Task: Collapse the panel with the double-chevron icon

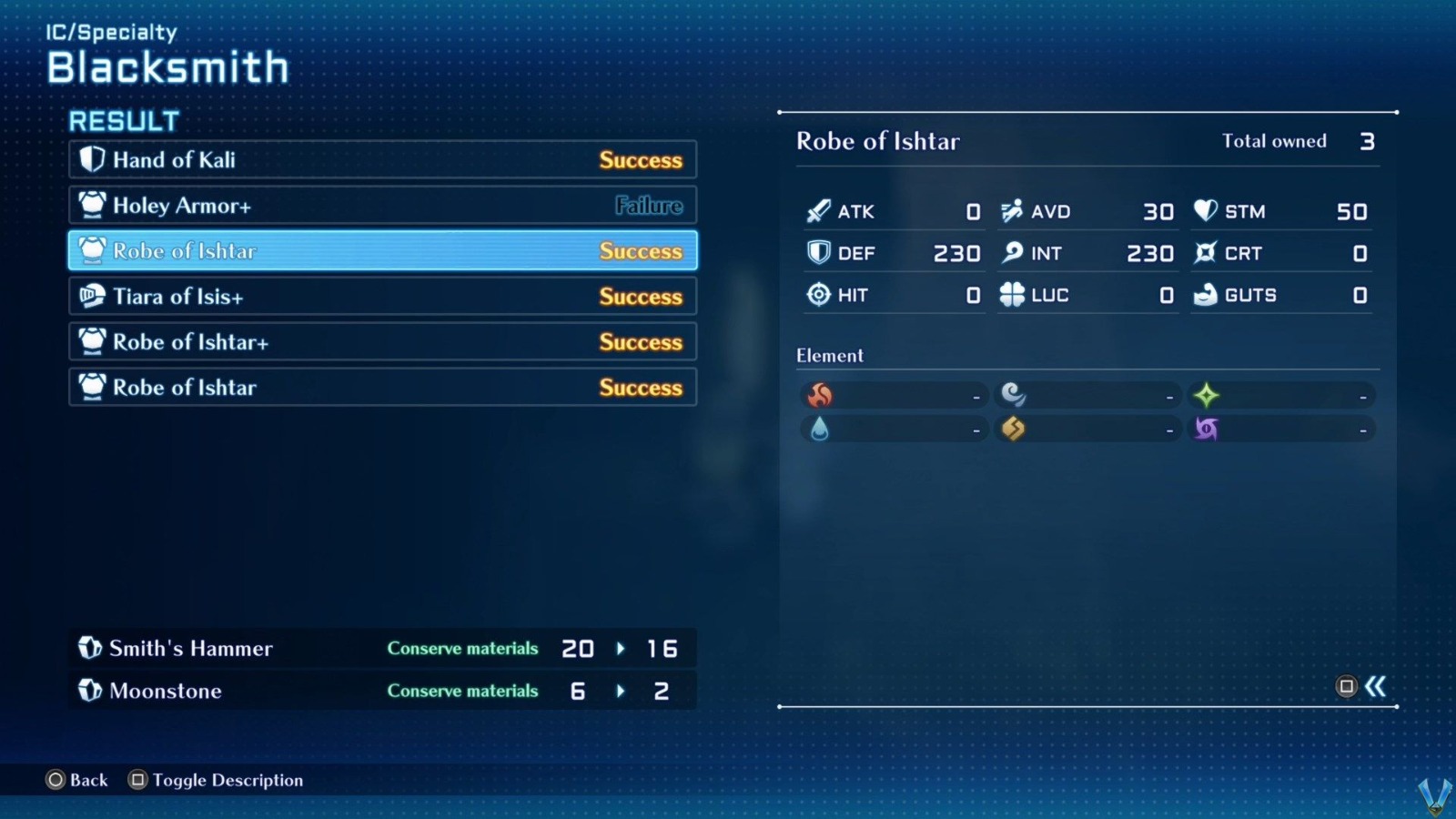Action: (1377, 688)
